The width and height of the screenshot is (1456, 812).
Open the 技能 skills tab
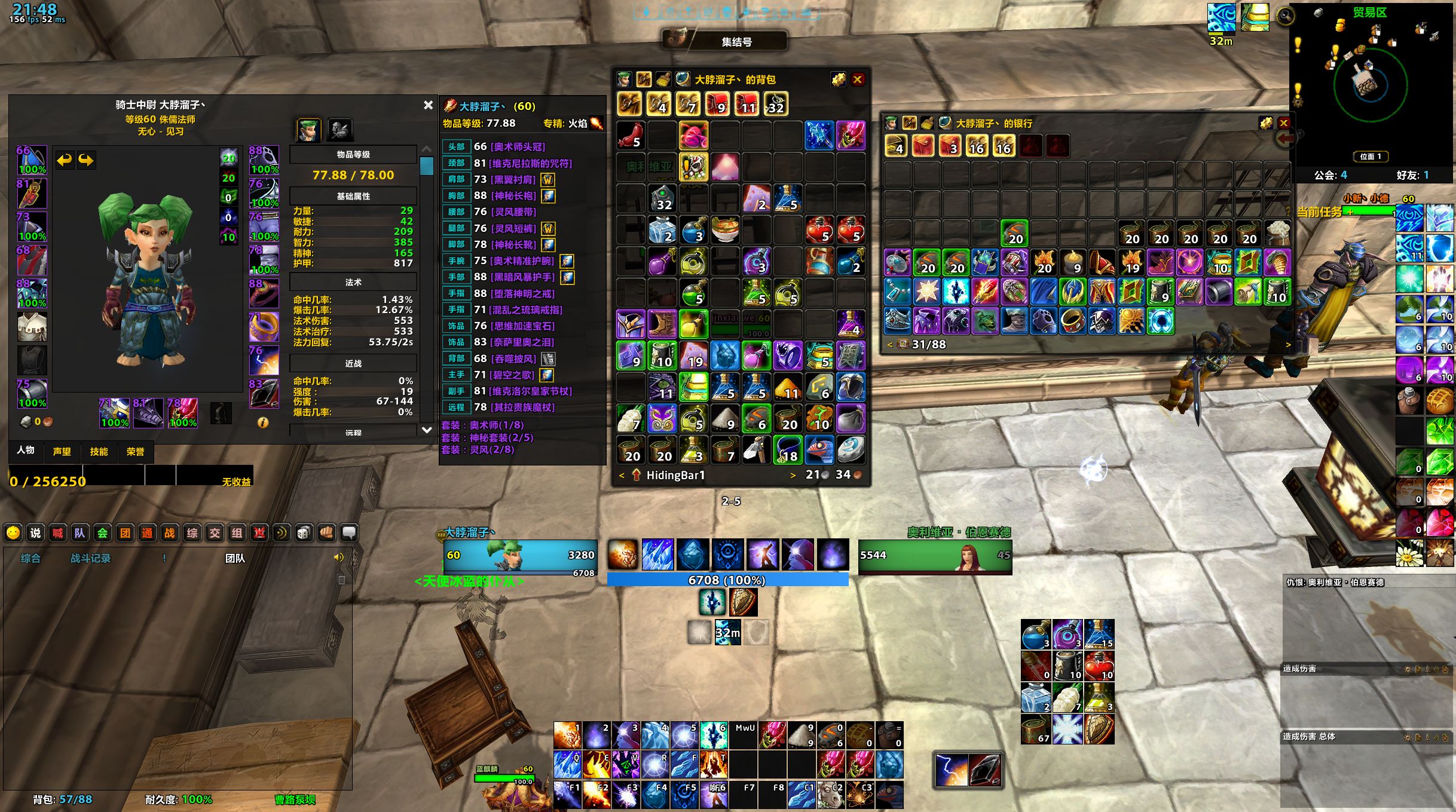[x=99, y=452]
